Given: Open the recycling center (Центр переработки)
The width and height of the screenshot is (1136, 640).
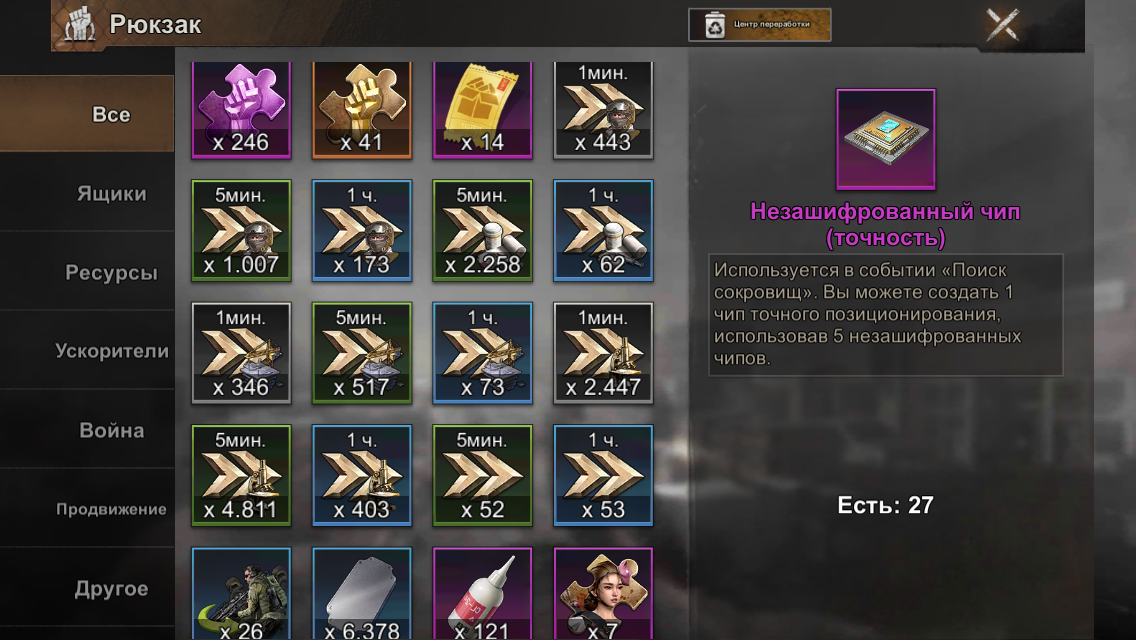Looking at the screenshot, I should (x=759, y=25).
